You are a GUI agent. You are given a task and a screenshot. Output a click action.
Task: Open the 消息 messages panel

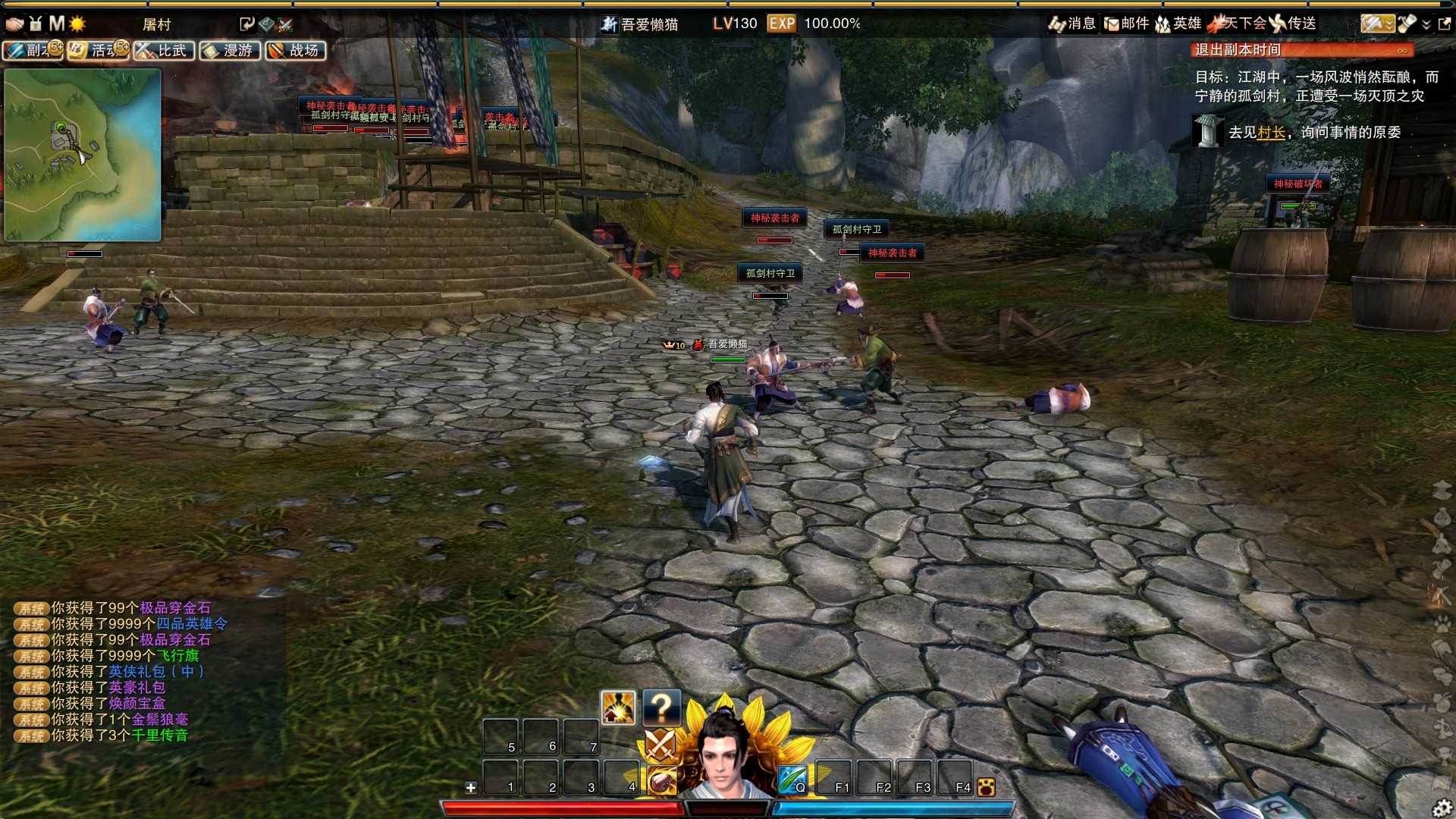tap(1072, 24)
